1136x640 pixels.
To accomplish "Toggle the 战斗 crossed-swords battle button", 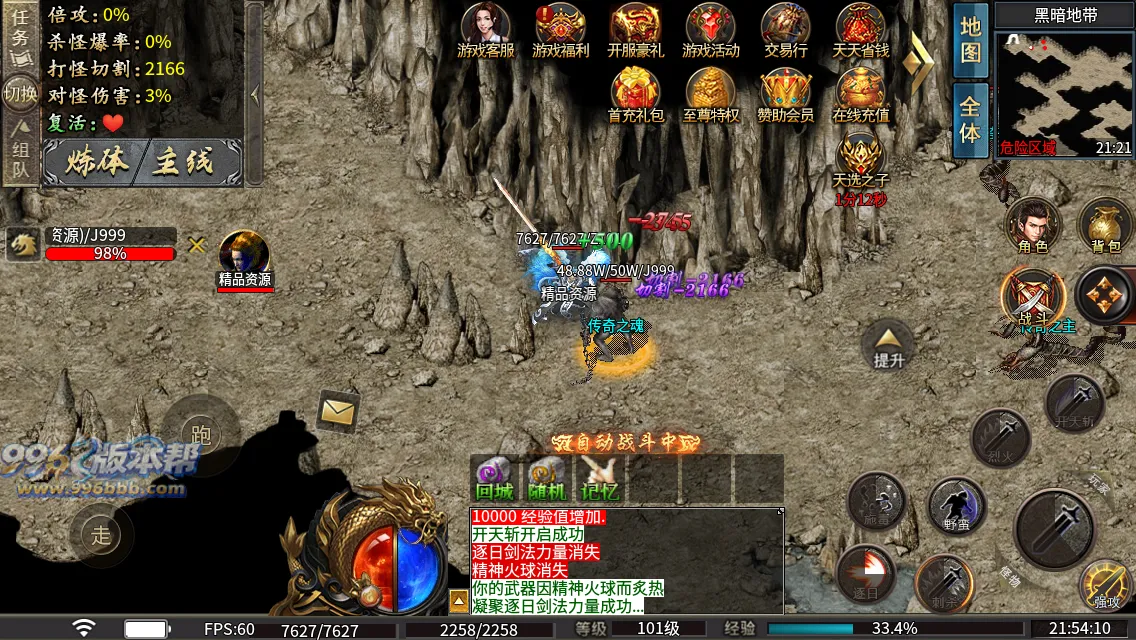I will pos(1031,297).
